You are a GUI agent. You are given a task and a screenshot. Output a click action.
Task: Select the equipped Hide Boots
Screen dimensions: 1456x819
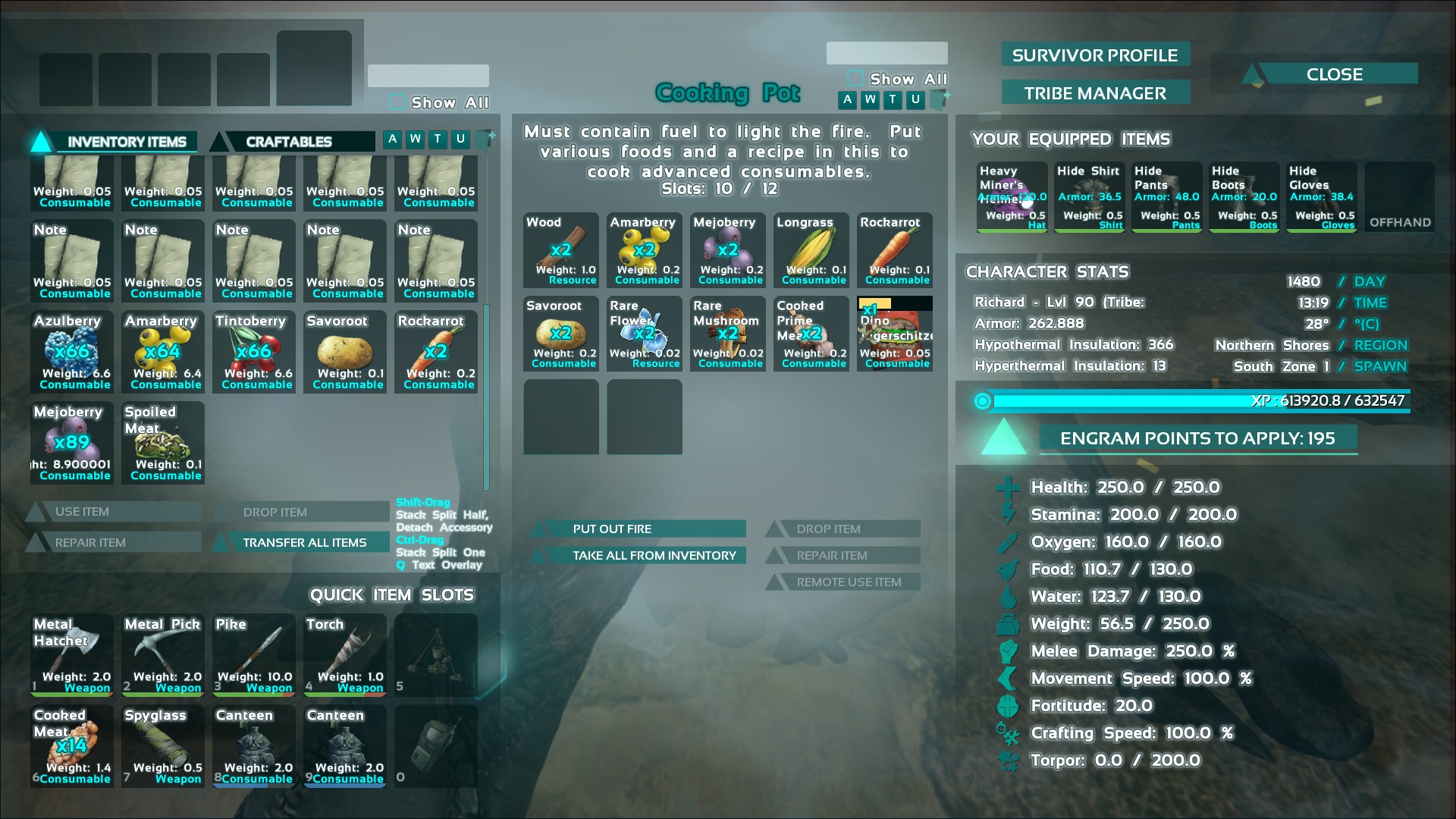pos(1244,197)
